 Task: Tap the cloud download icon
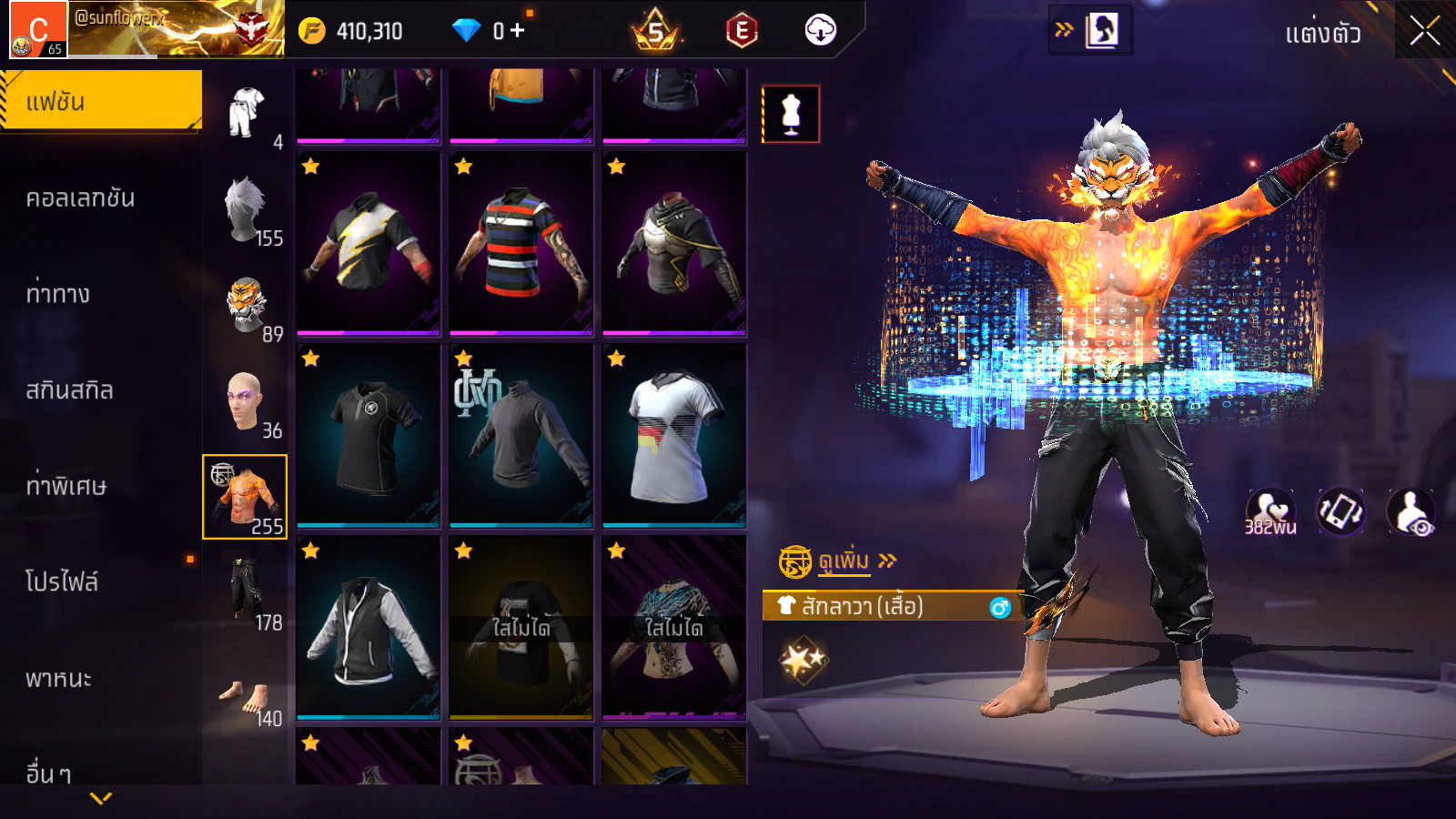820,31
